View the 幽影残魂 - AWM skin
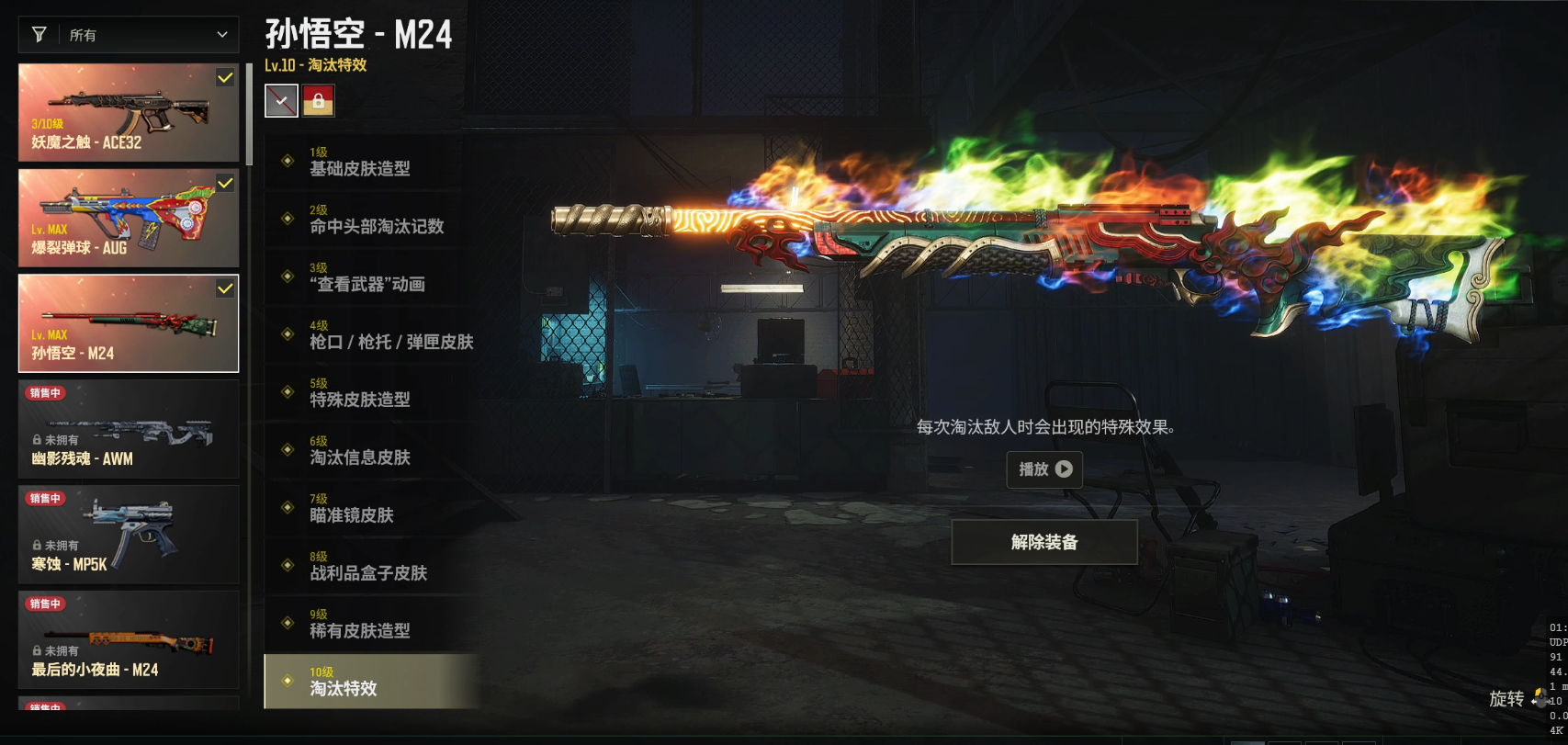1568x745 pixels. tap(129, 430)
